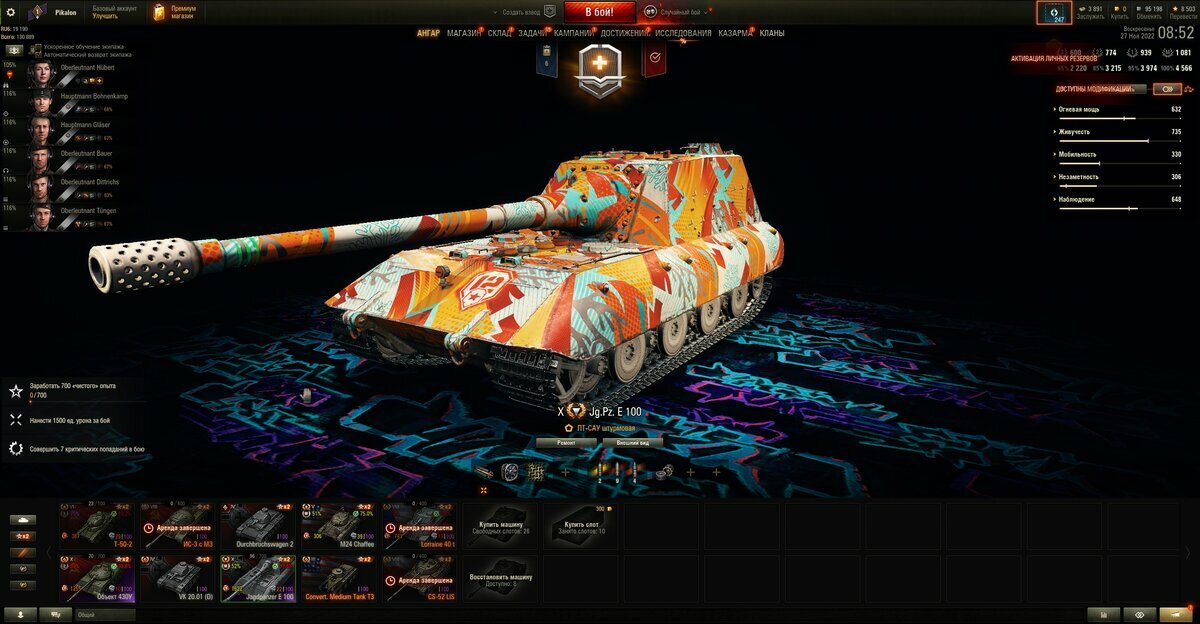Click the 'Купить слот' buy slot tile
The height and width of the screenshot is (624, 1200).
point(582,526)
